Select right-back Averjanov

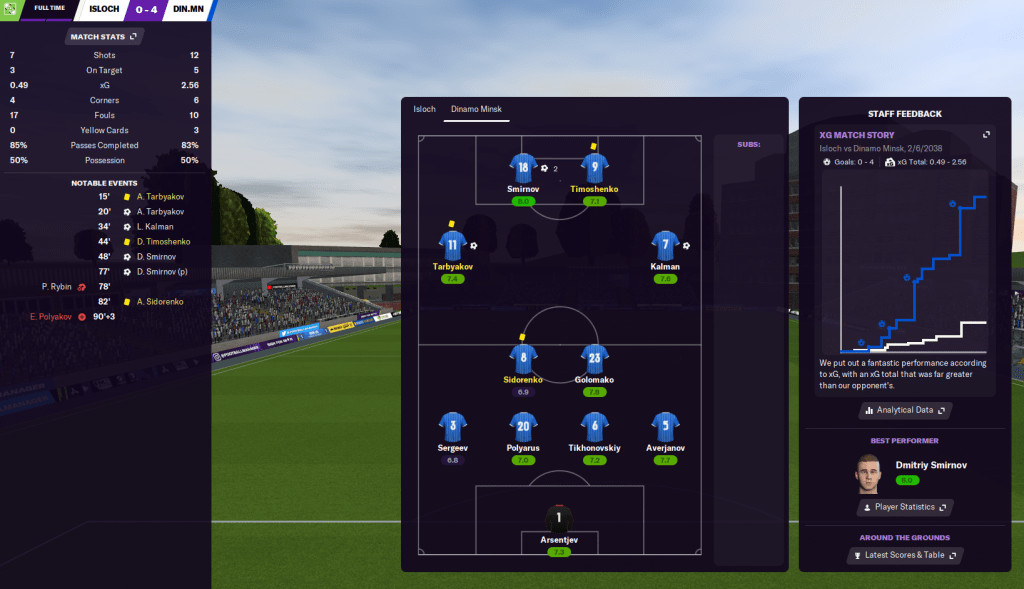click(x=665, y=427)
